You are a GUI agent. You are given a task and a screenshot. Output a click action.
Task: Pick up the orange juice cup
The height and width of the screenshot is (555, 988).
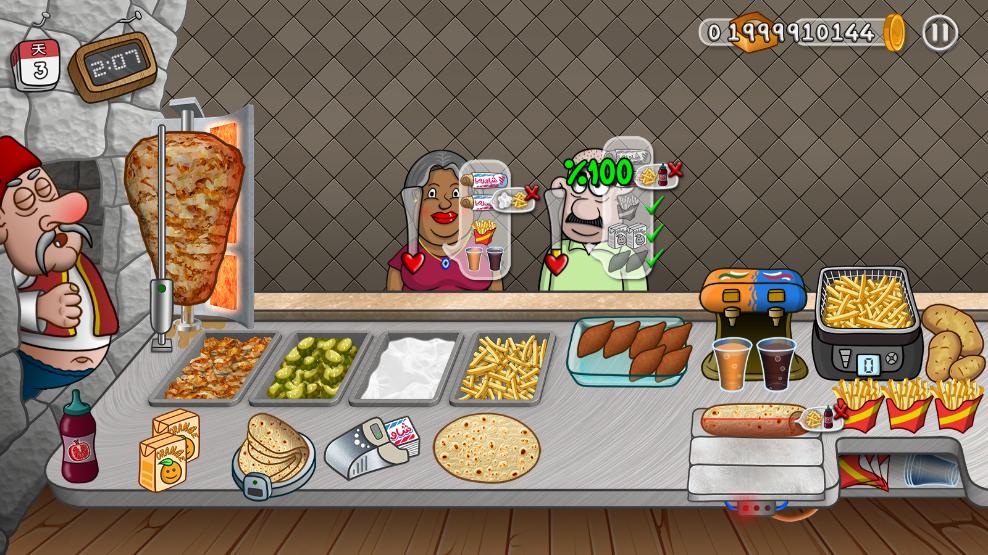(731, 362)
